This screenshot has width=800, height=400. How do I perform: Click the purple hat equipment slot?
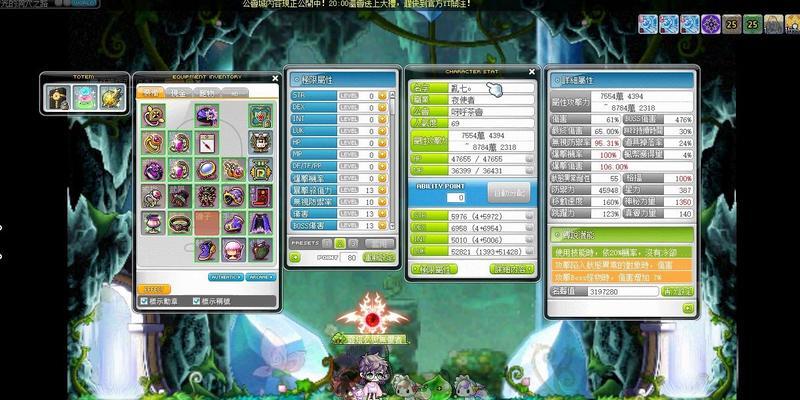207,114
